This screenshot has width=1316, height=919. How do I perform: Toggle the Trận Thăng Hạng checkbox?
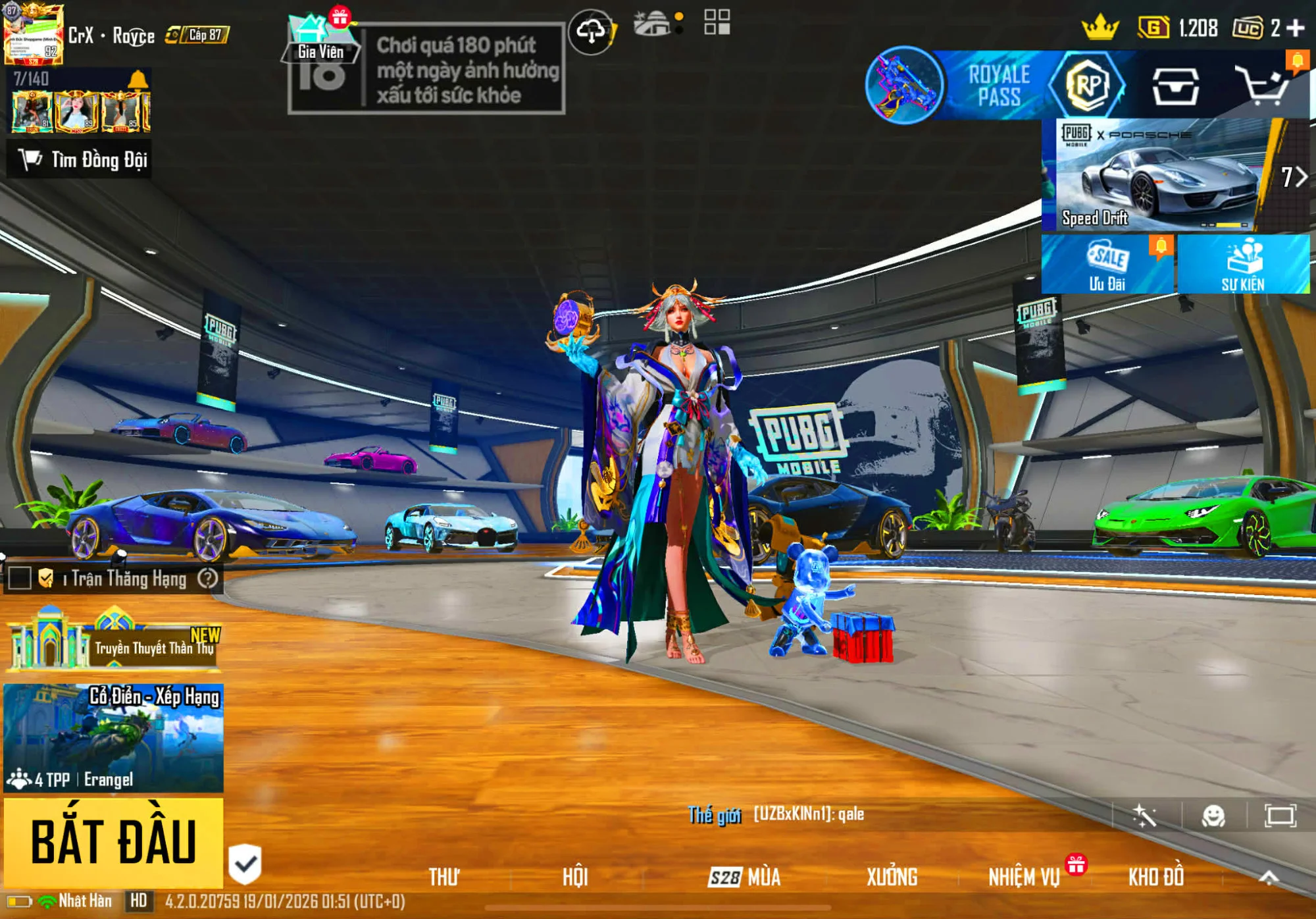[20, 579]
